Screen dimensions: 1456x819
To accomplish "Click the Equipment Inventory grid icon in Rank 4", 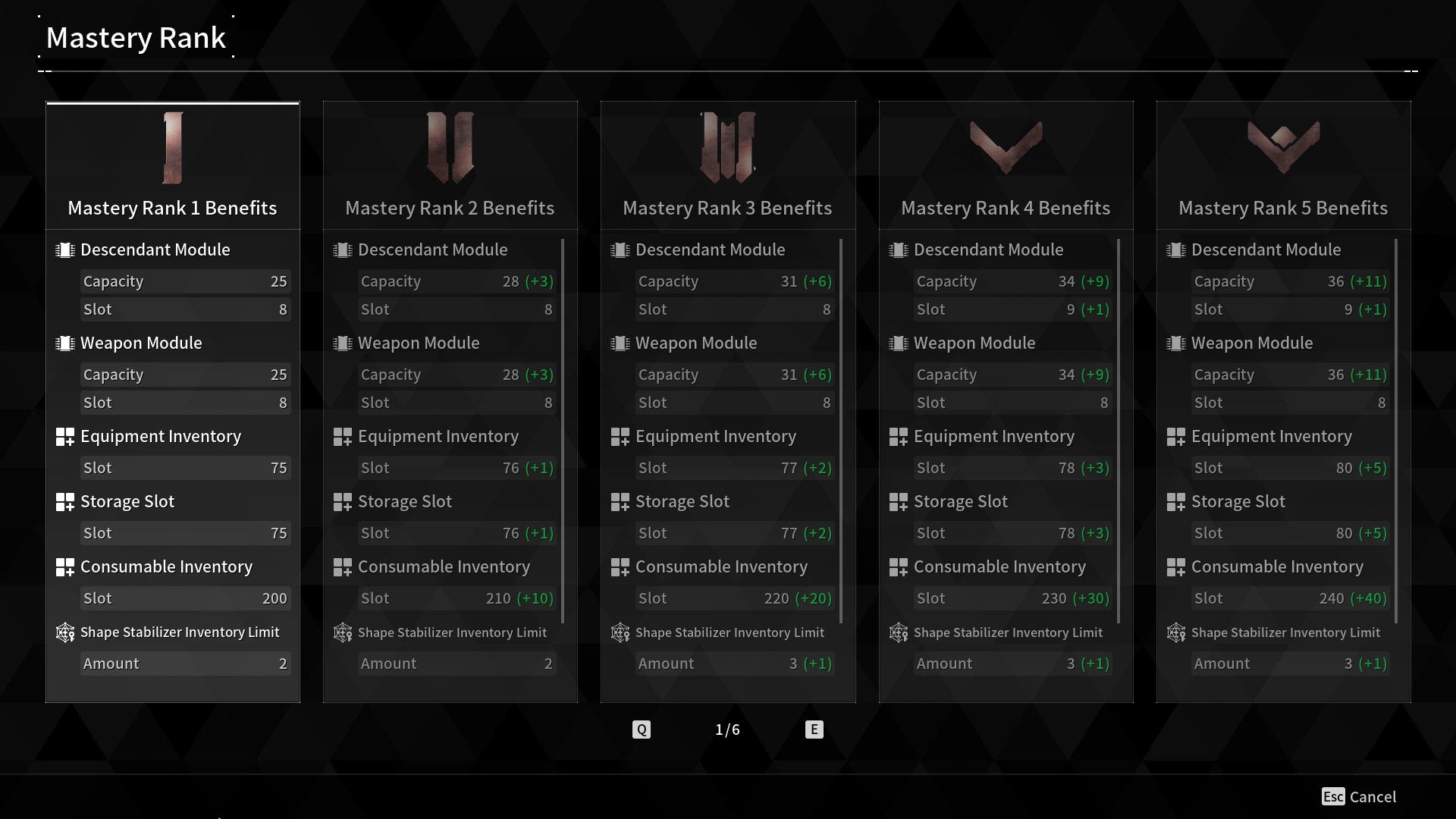I will (899, 436).
